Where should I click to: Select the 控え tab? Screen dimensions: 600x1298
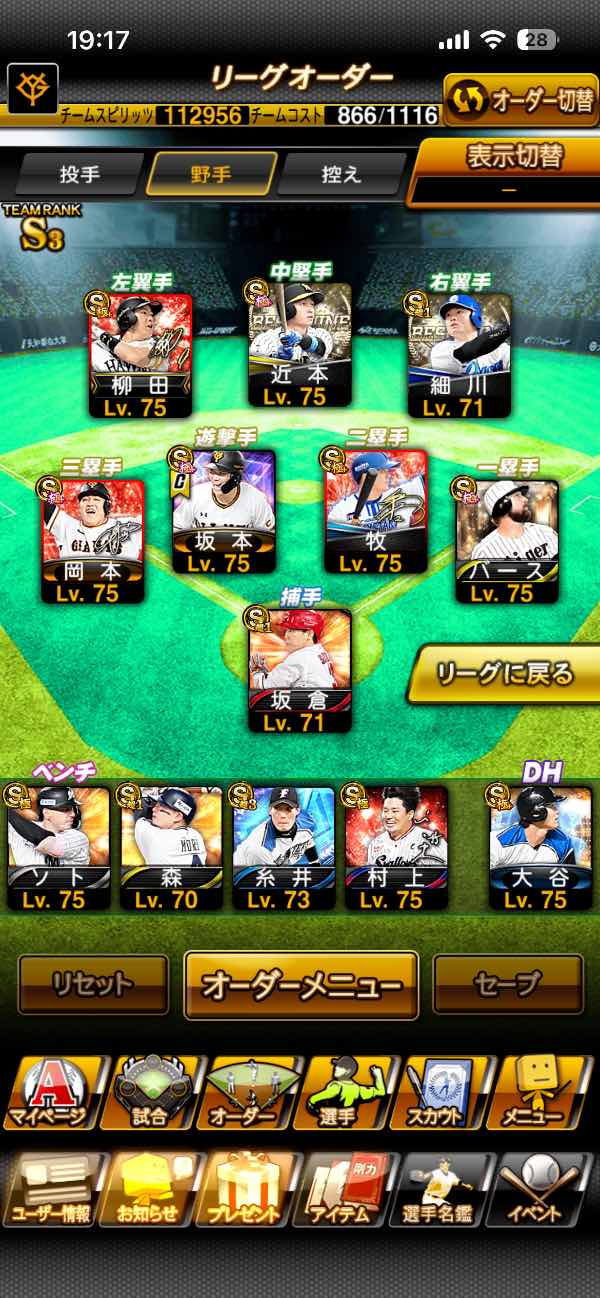tap(341, 174)
